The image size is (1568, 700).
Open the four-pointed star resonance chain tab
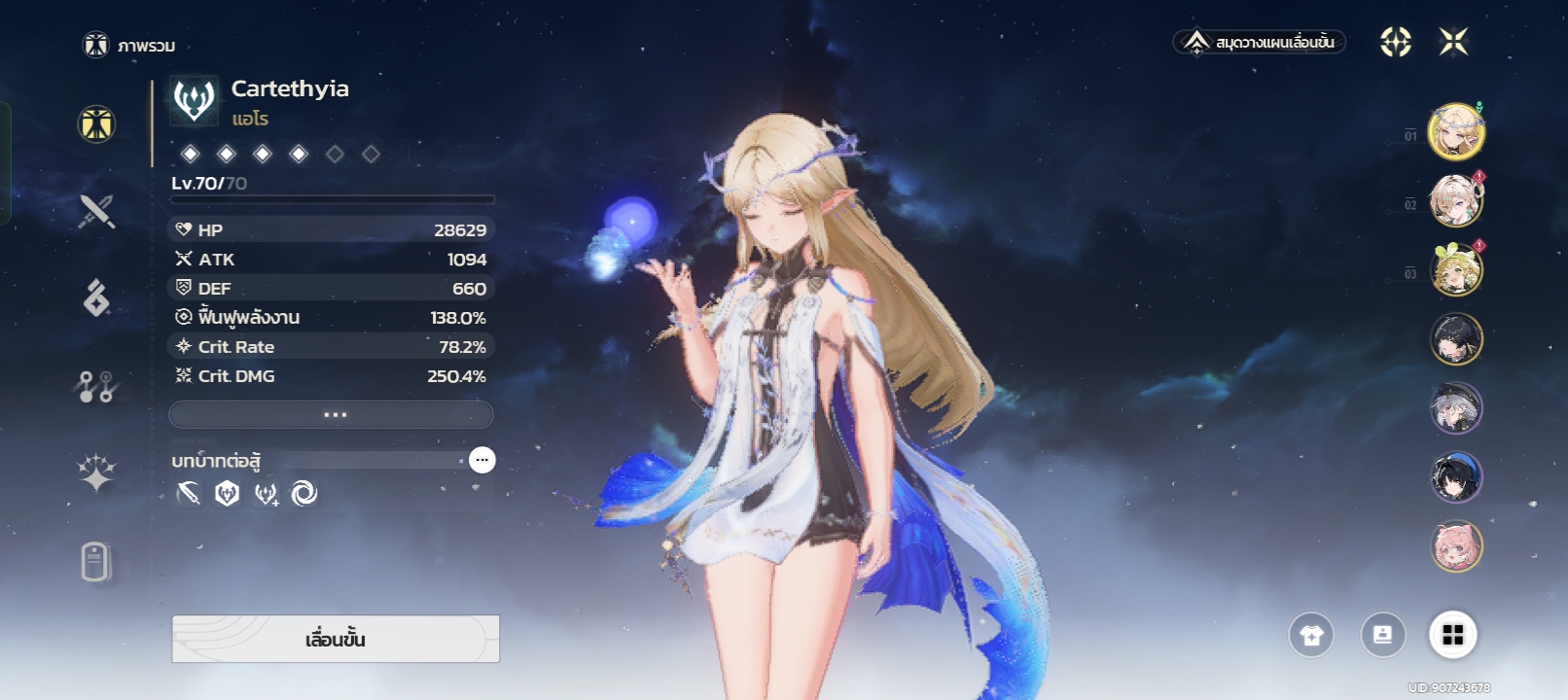(x=96, y=473)
